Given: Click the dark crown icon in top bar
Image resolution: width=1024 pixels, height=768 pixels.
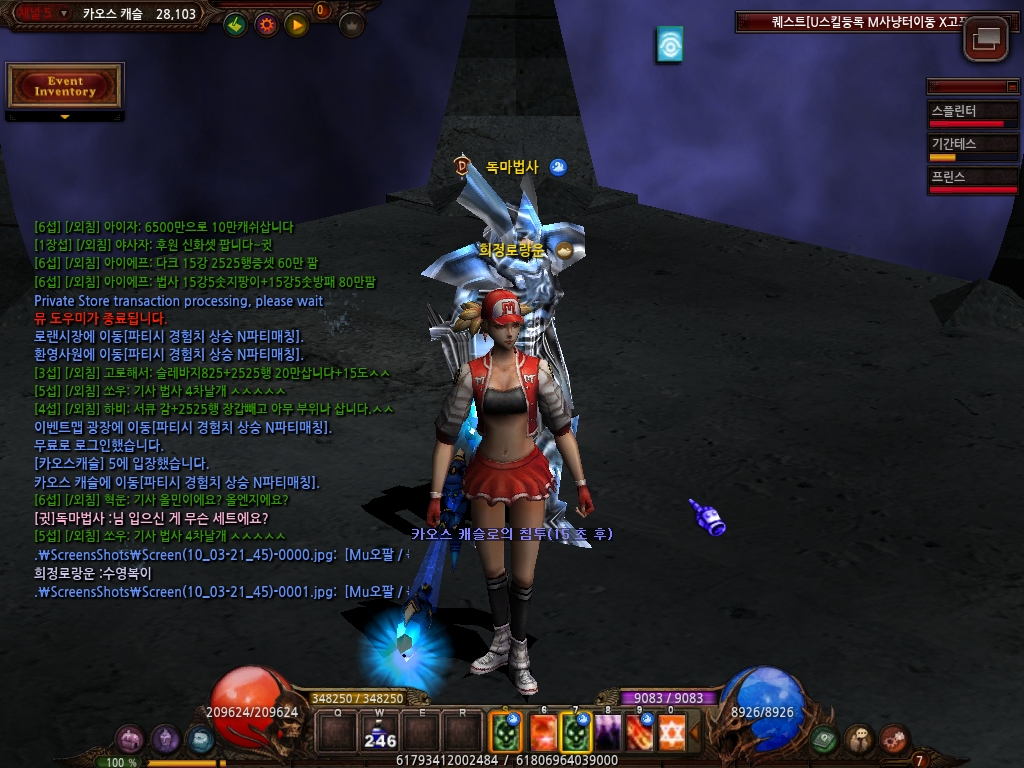Looking at the screenshot, I should tap(351, 25).
